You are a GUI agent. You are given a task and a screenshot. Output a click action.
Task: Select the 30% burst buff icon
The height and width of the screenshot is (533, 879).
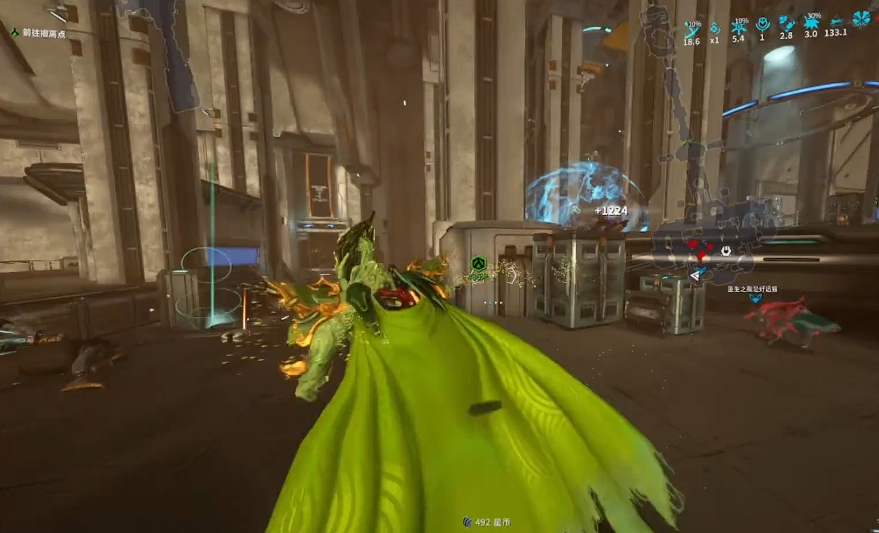[811, 23]
